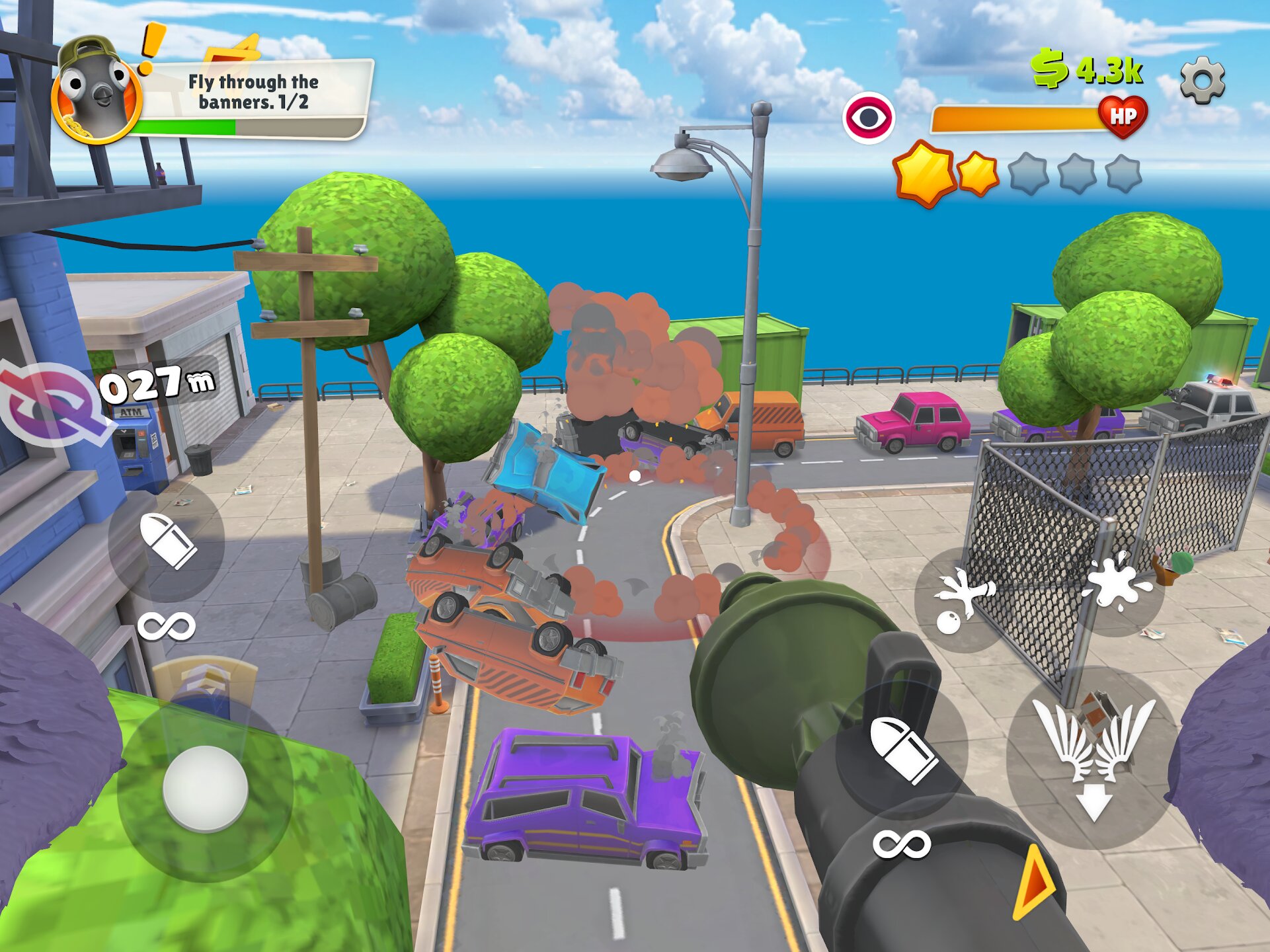Viewport: 1270px width, 952px height.
Task: Fire using the right-side bullet button
Action: pos(904,750)
